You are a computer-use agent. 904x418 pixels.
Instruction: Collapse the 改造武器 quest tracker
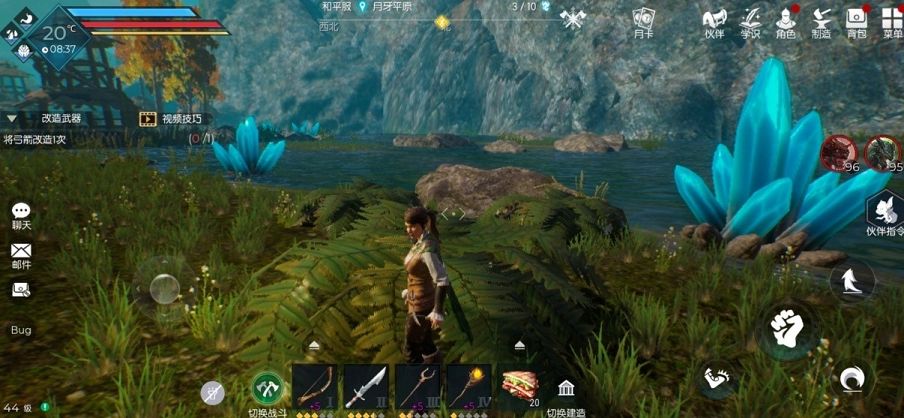click(x=12, y=118)
